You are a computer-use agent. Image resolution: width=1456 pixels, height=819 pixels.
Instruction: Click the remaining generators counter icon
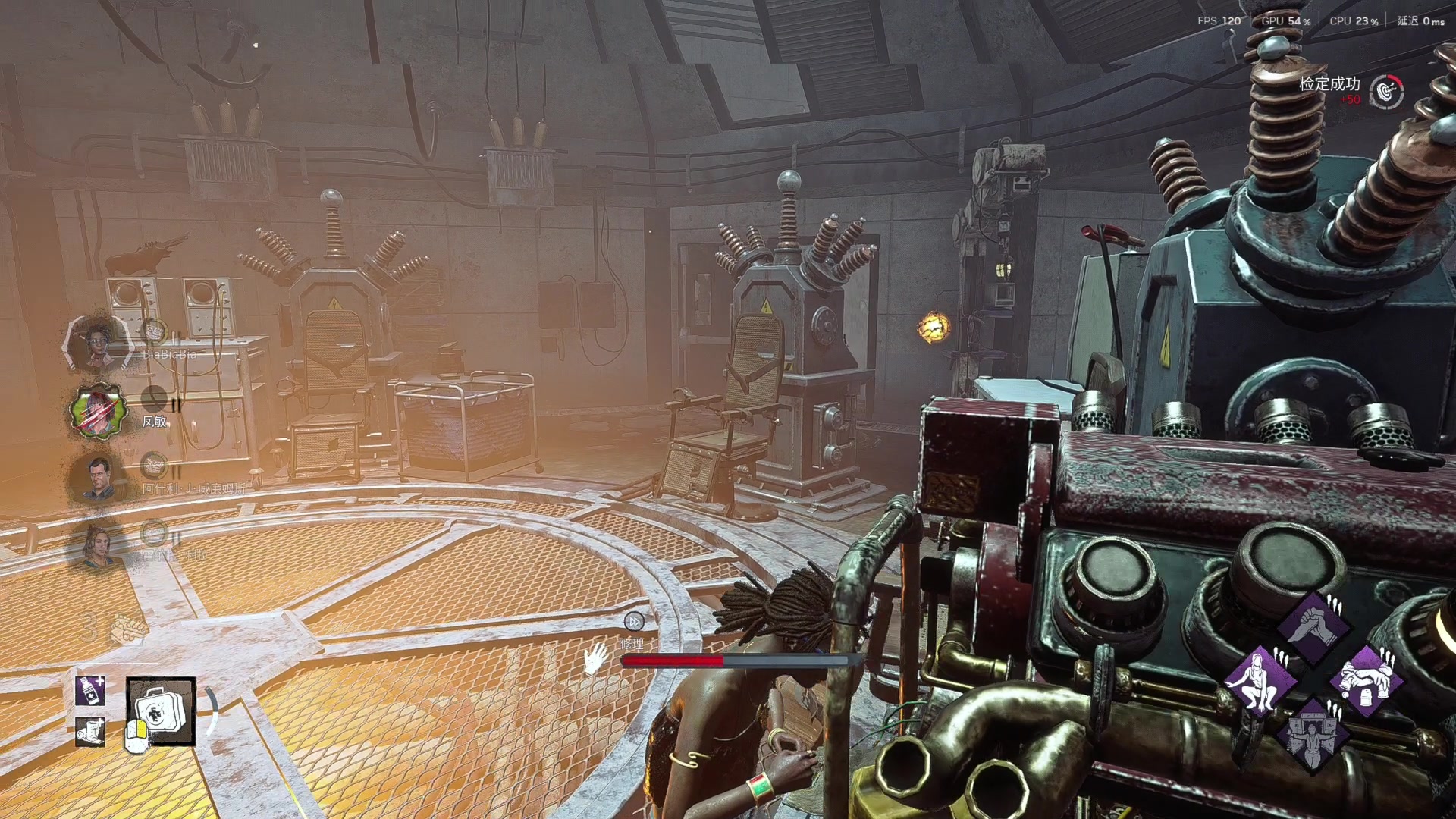127,629
